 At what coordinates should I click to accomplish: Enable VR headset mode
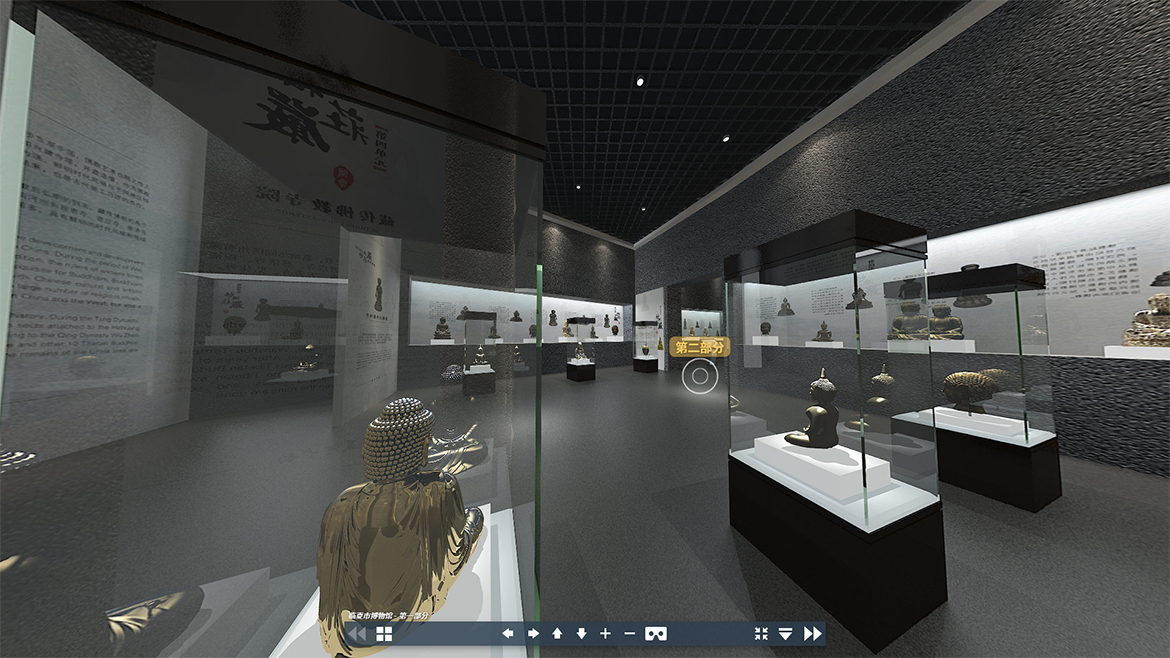click(x=656, y=633)
